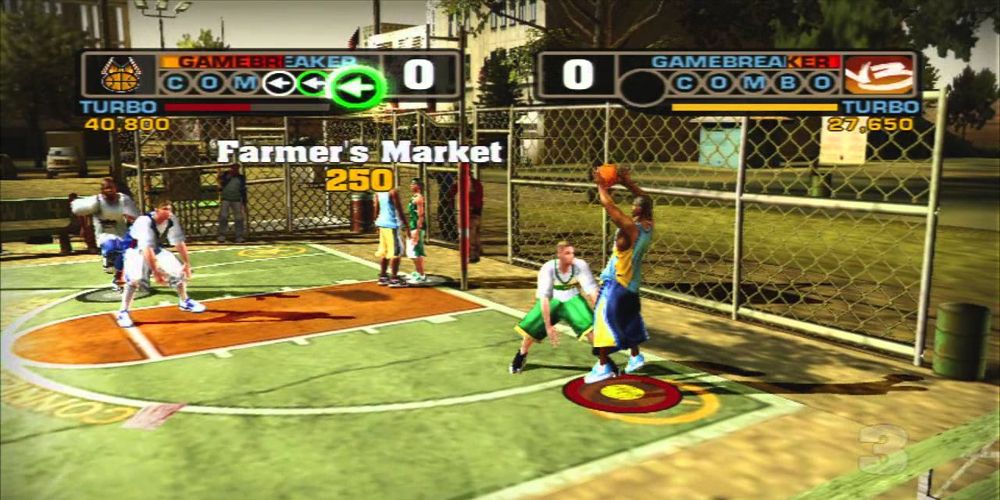Click the left team's basketball logo
1000x500 pixels.
click(x=120, y=75)
